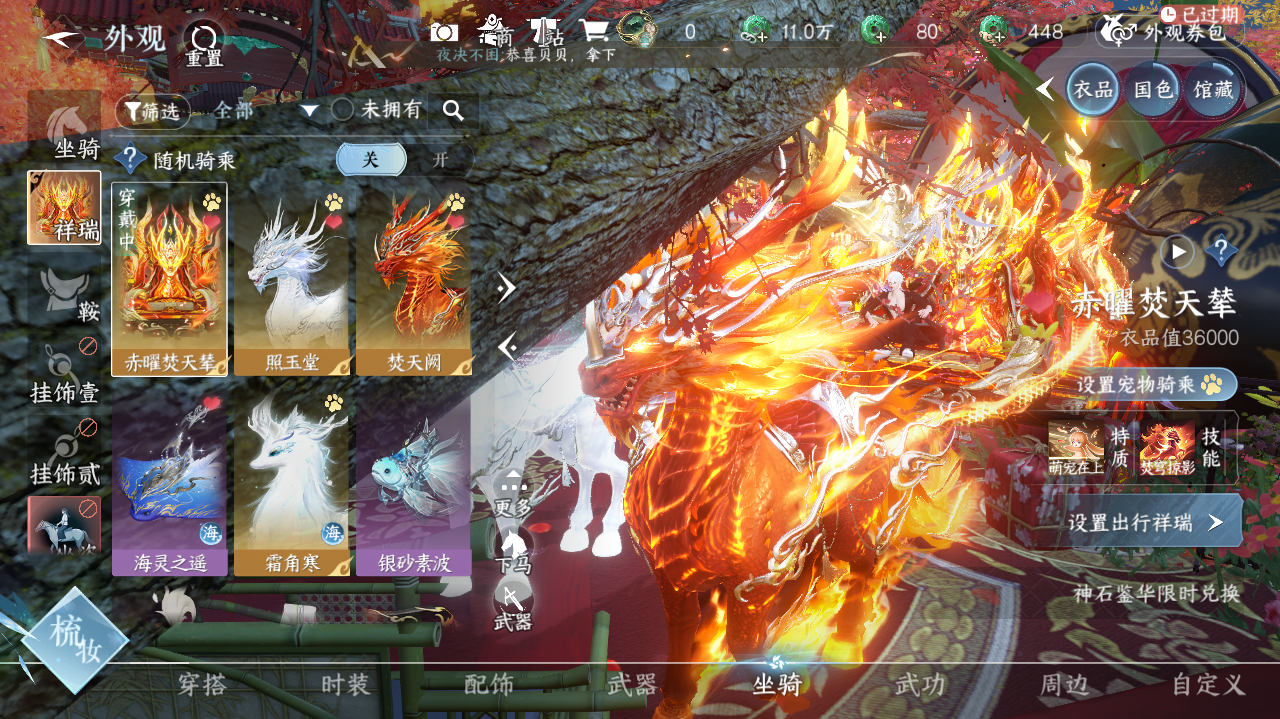Open the magnifier search button
The width and height of the screenshot is (1280, 719).
click(453, 111)
